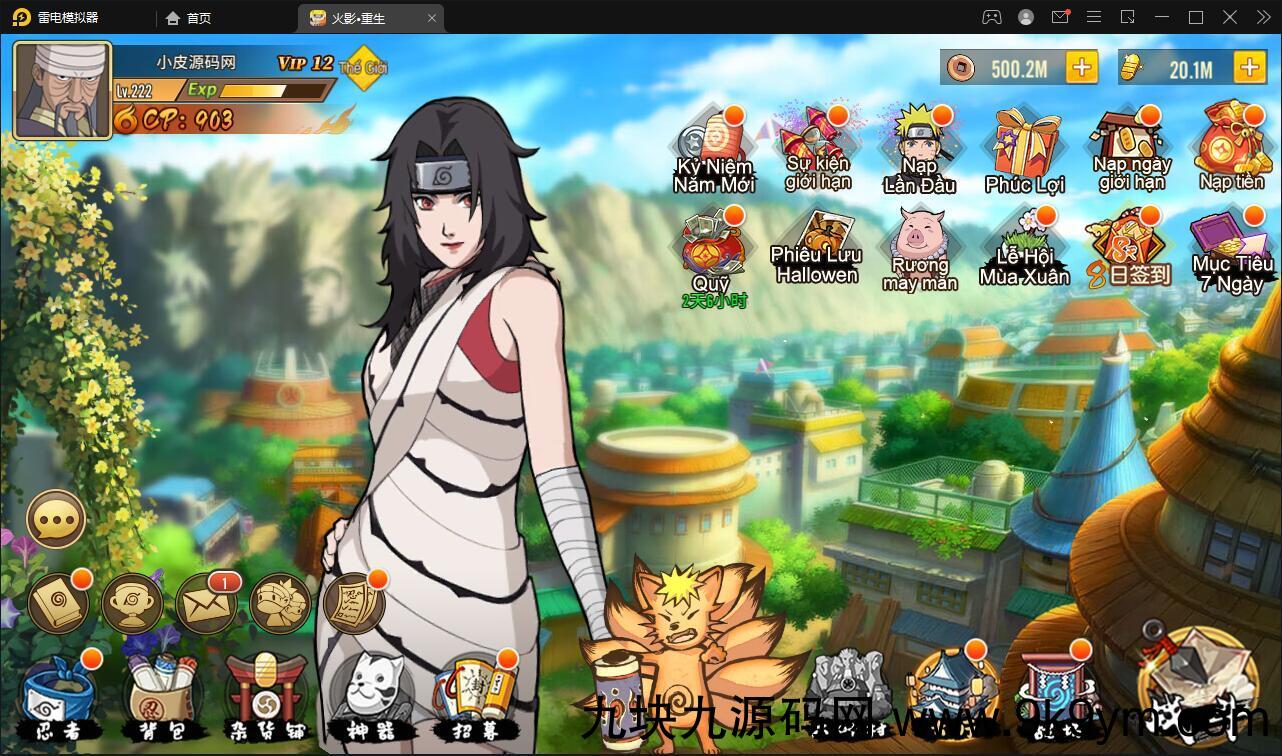This screenshot has height=756, width=1282.
Task: Open Nạp Lần Đầu first recharge
Action: pos(919,151)
